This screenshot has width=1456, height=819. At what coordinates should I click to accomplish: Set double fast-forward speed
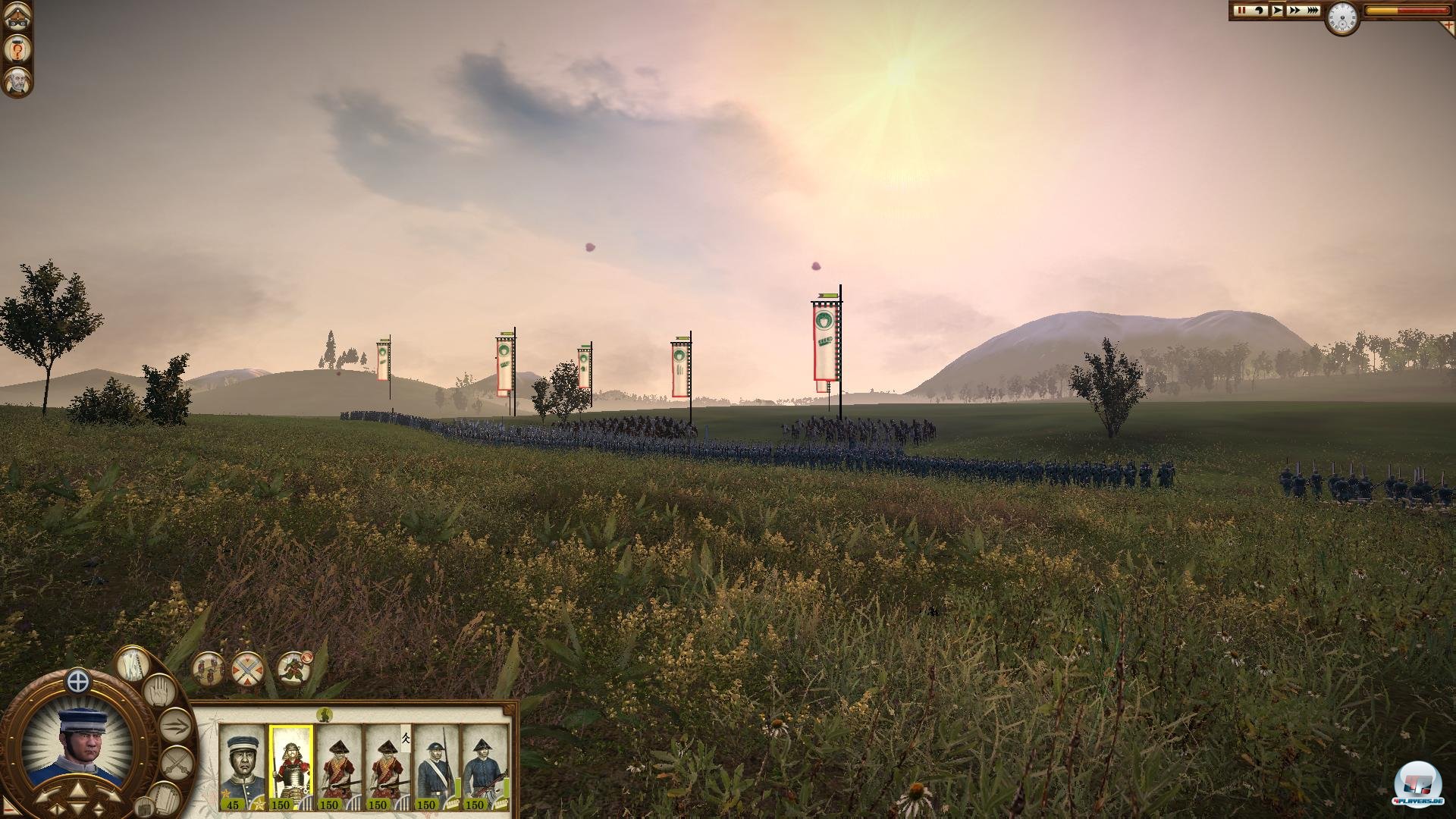[1294, 11]
